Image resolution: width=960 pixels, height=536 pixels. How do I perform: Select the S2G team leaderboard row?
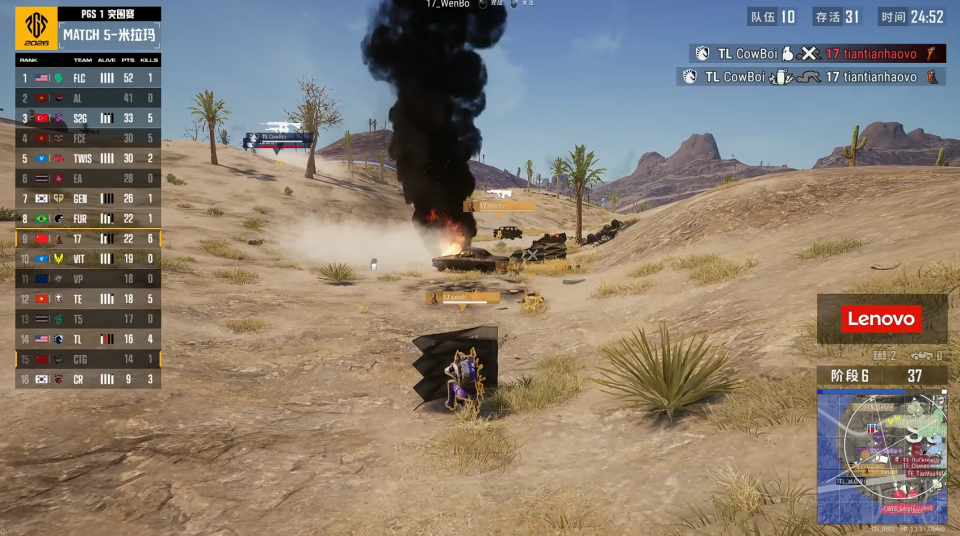pos(88,118)
